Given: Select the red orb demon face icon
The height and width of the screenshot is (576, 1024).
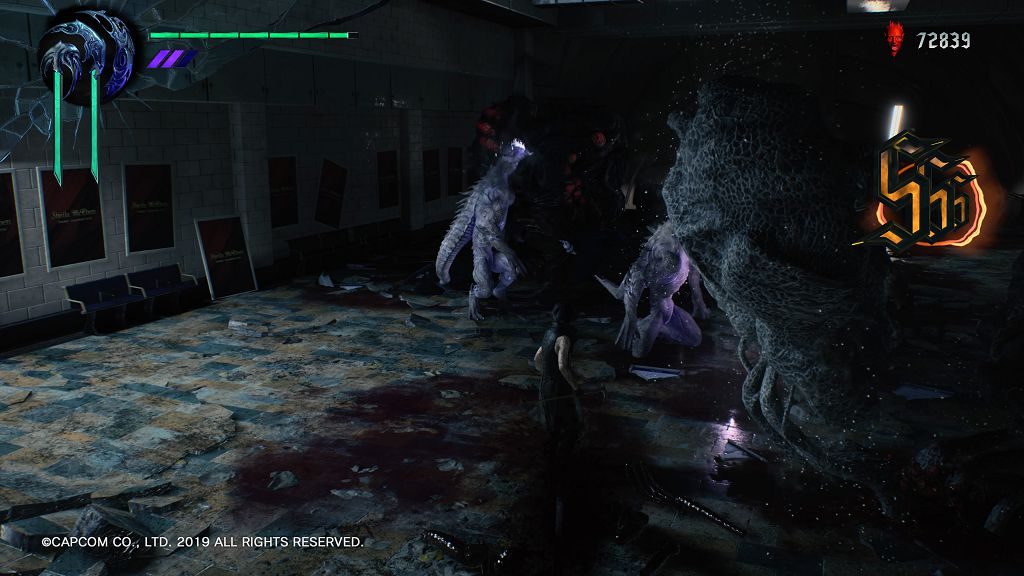Looking at the screenshot, I should point(894,40).
